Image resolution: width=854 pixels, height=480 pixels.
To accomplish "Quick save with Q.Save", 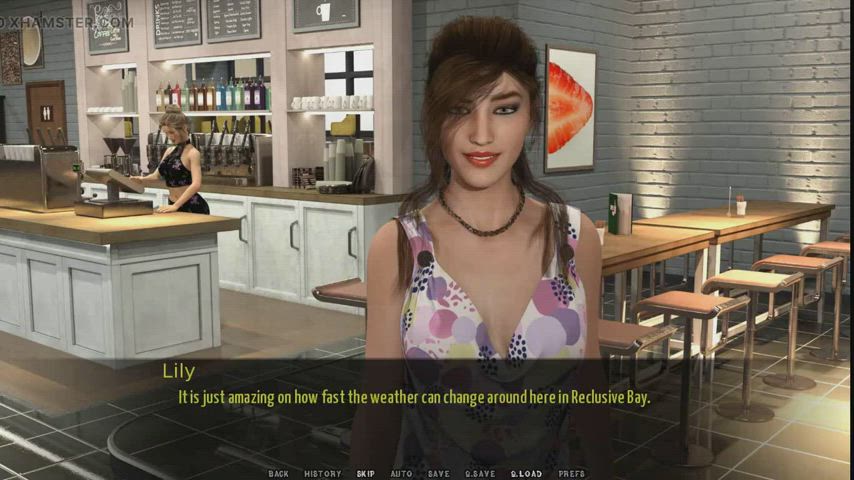I will click(x=480, y=474).
